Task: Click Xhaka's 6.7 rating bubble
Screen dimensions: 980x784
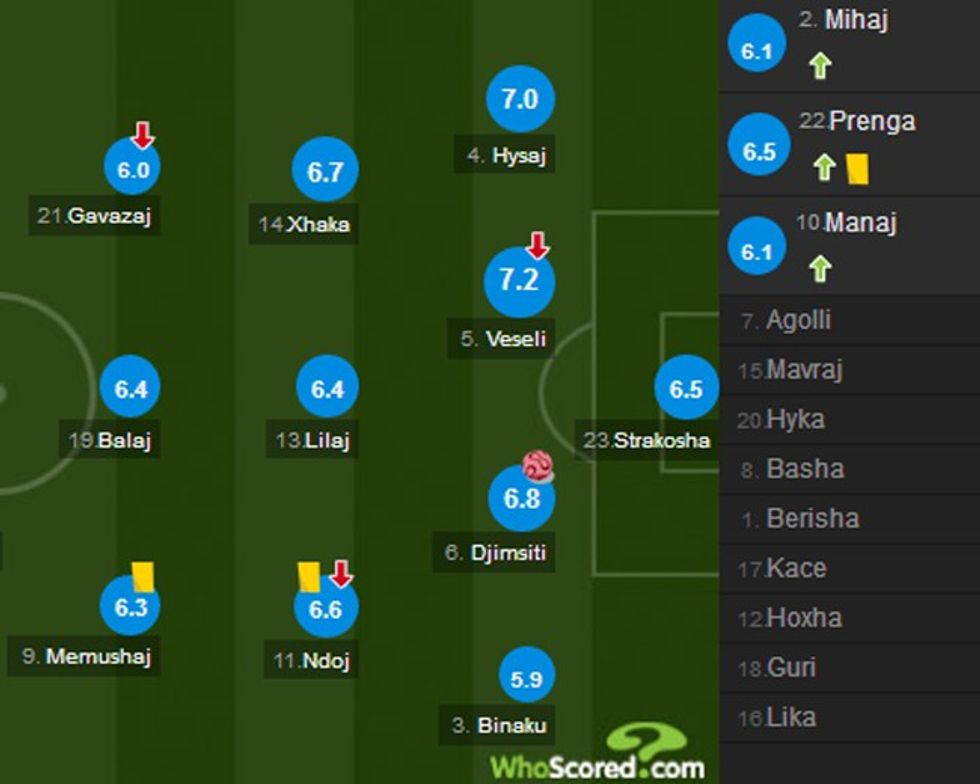Action: 325,172
